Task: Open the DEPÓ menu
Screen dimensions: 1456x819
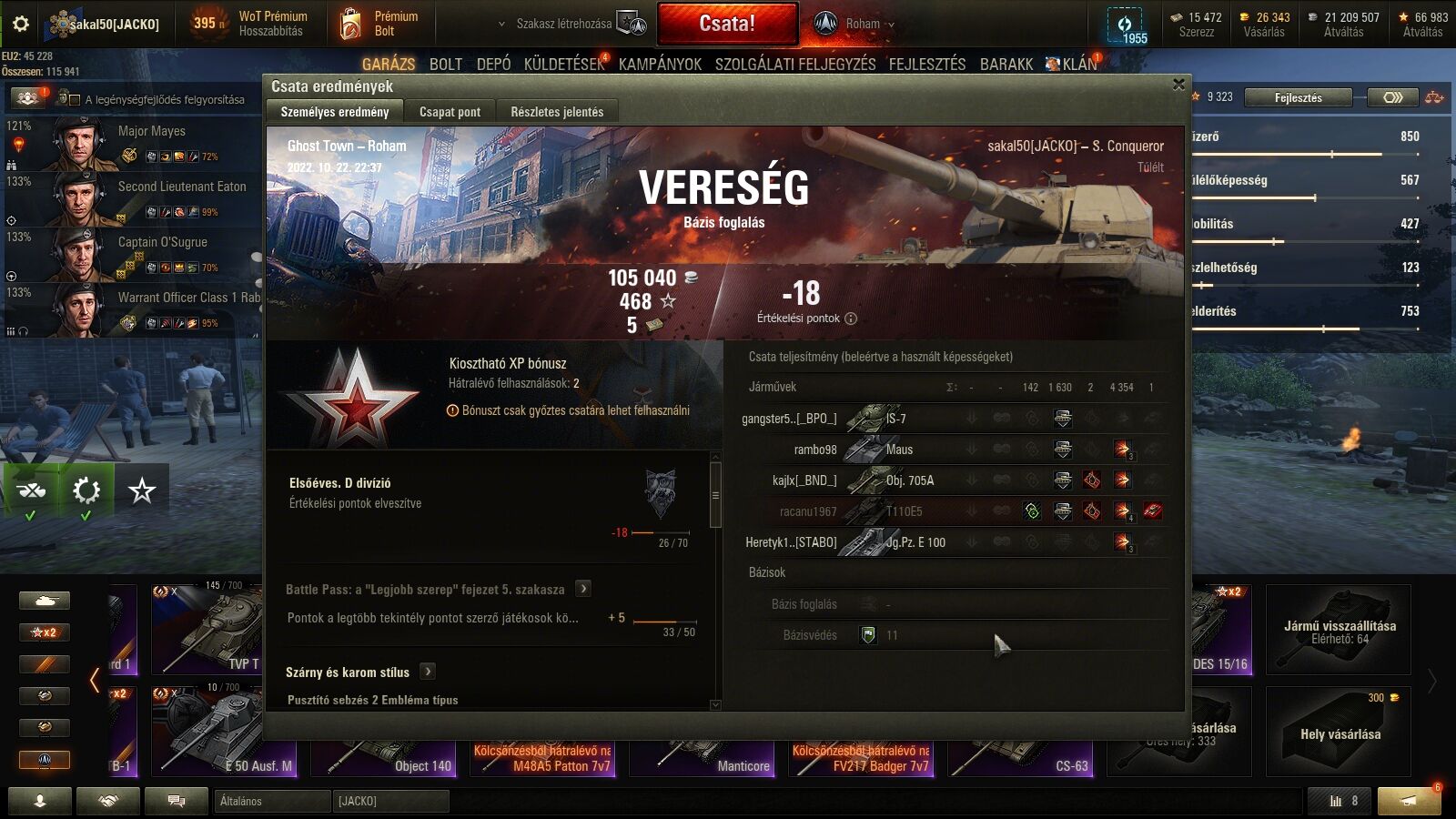Action: coord(493,64)
